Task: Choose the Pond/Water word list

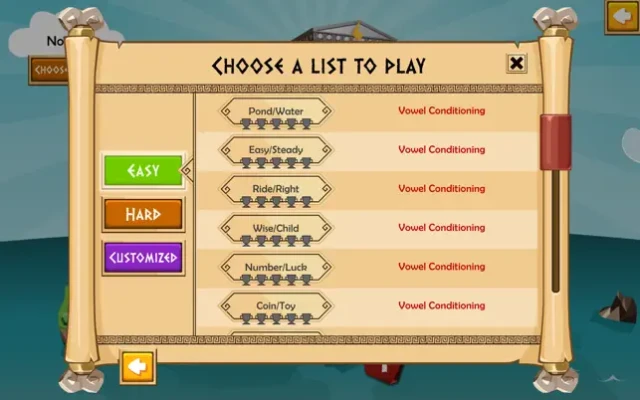Action: tap(275, 111)
